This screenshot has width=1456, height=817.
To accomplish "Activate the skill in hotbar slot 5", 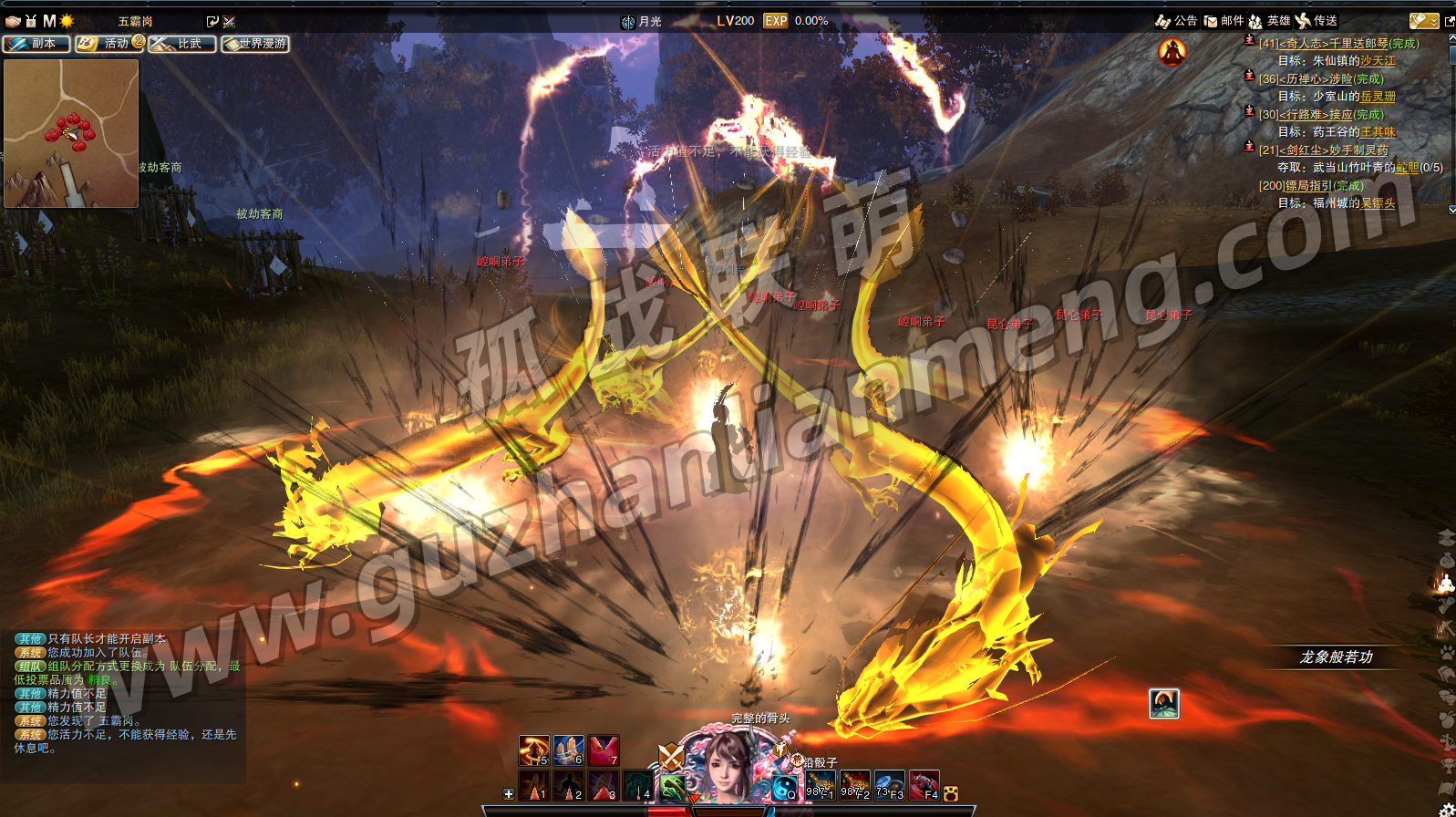I will click(x=533, y=750).
